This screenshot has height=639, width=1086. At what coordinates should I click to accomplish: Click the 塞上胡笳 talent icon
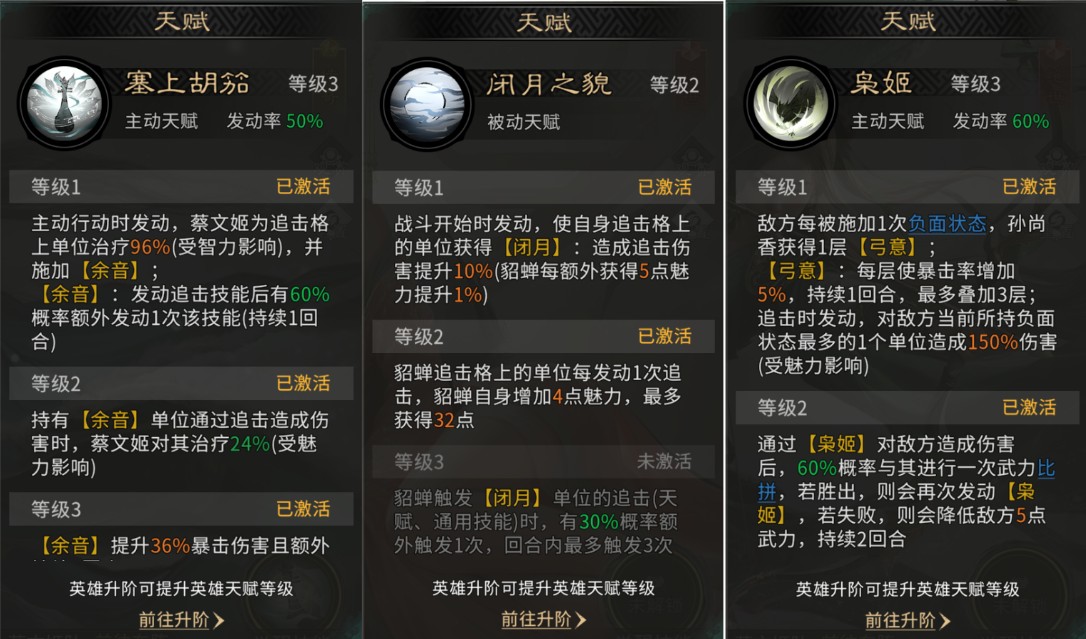pyautogui.click(x=63, y=103)
